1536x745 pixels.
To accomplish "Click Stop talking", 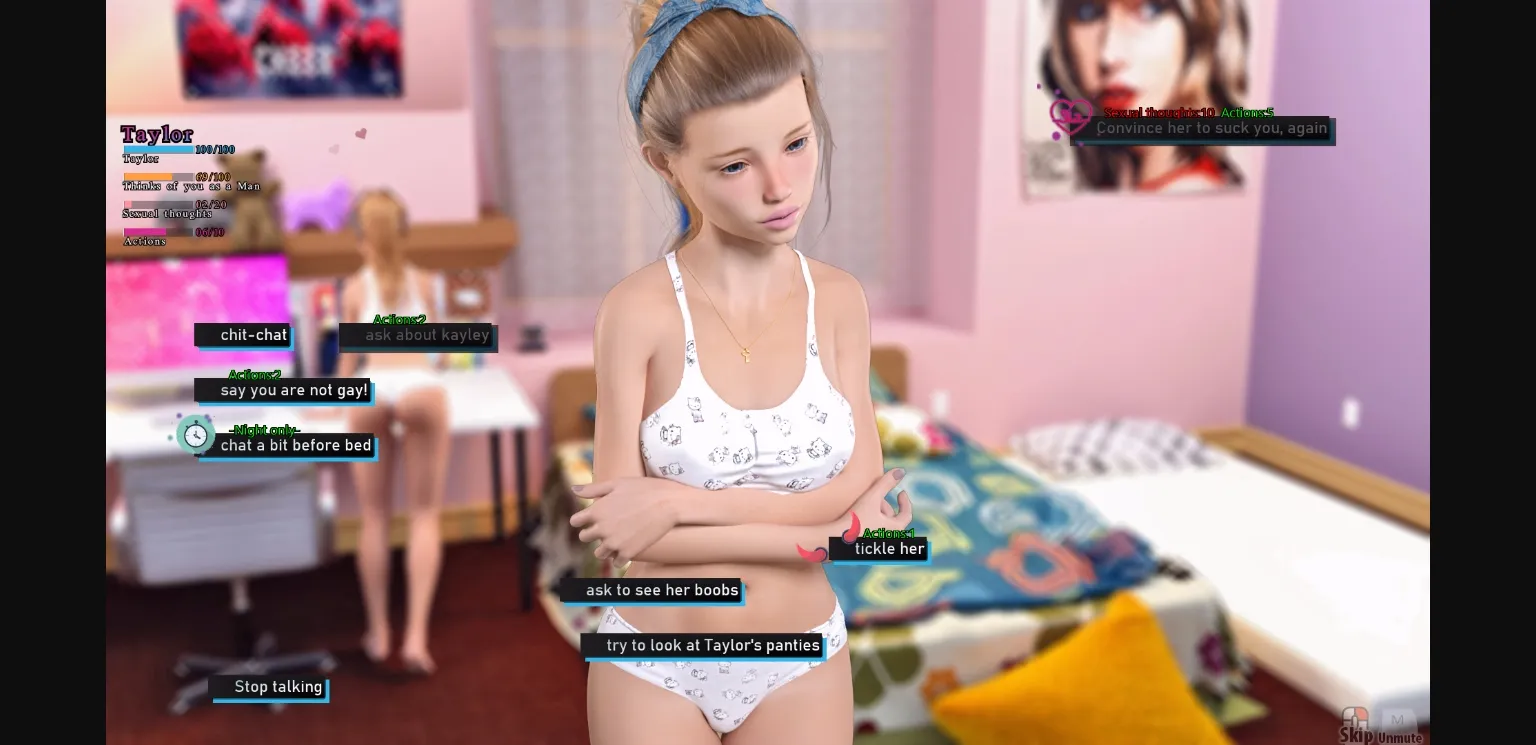I will pyautogui.click(x=278, y=687).
